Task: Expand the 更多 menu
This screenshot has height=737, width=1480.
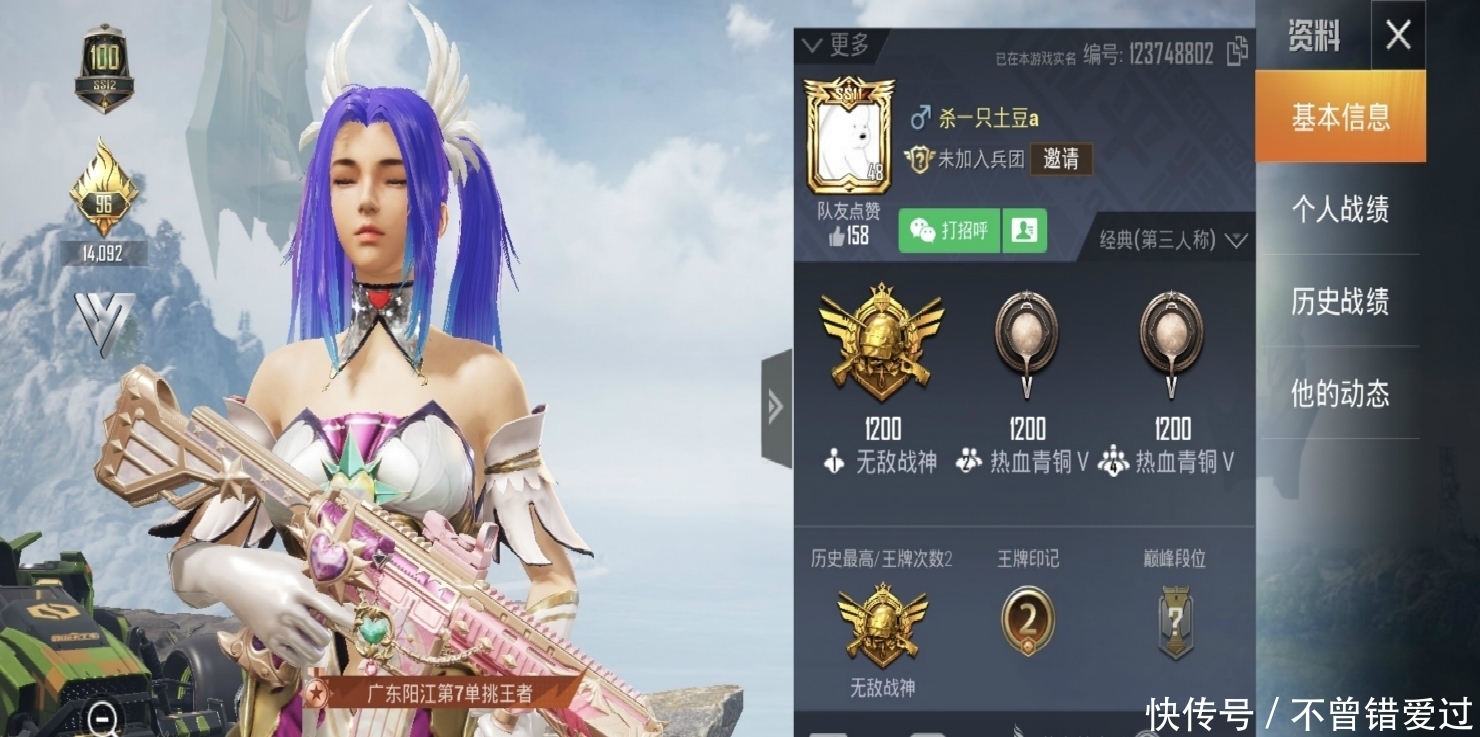Action: (x=836, y=45)
